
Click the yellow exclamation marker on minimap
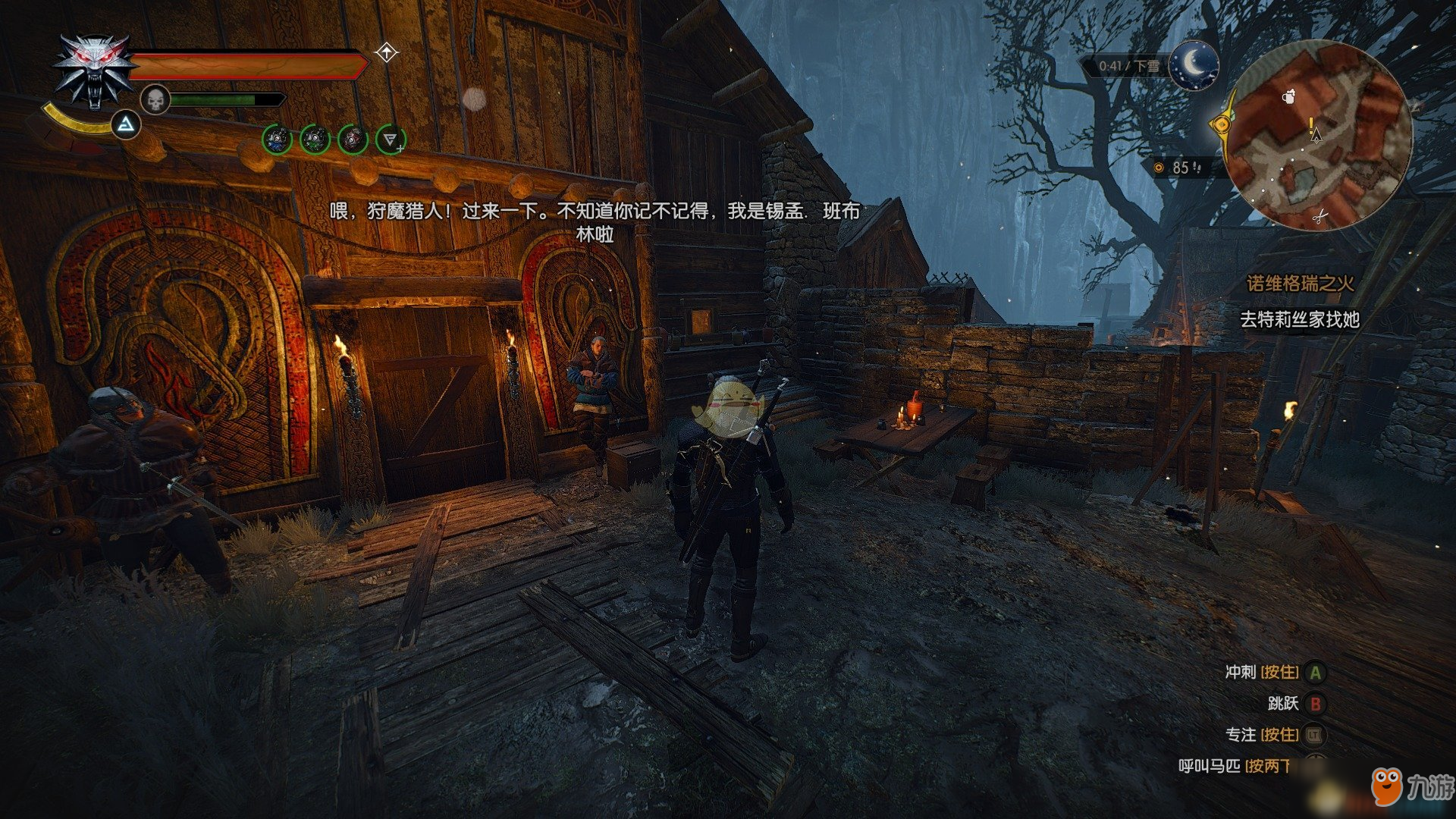tap(1311, 124)
